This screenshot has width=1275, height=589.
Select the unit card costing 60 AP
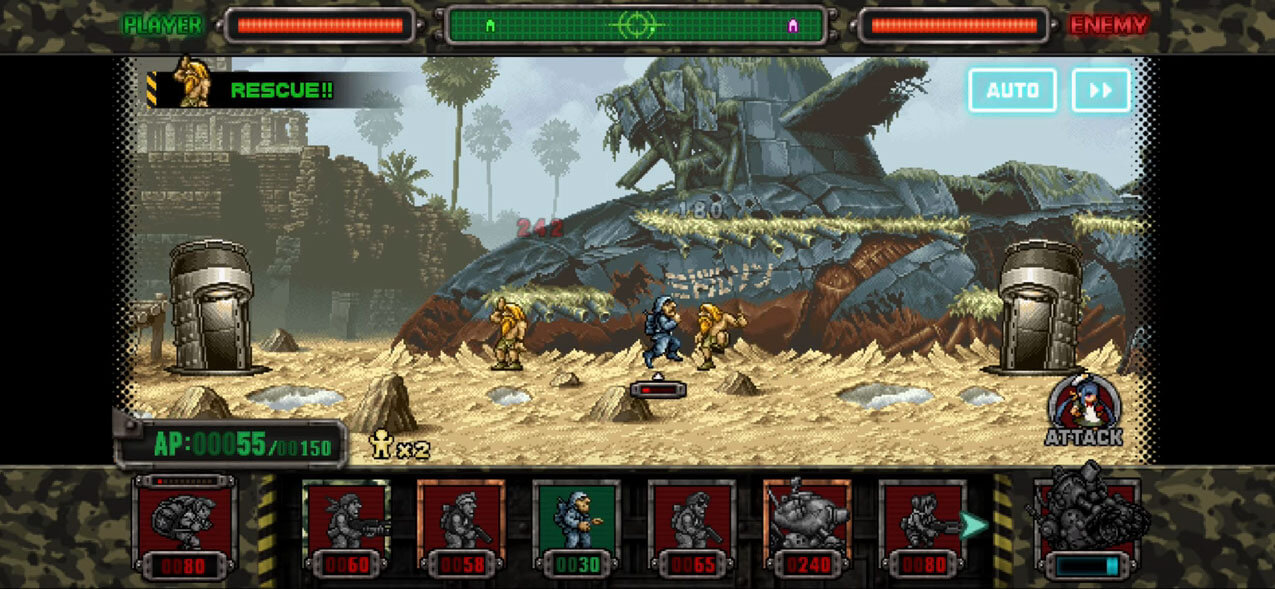(346, 527)
